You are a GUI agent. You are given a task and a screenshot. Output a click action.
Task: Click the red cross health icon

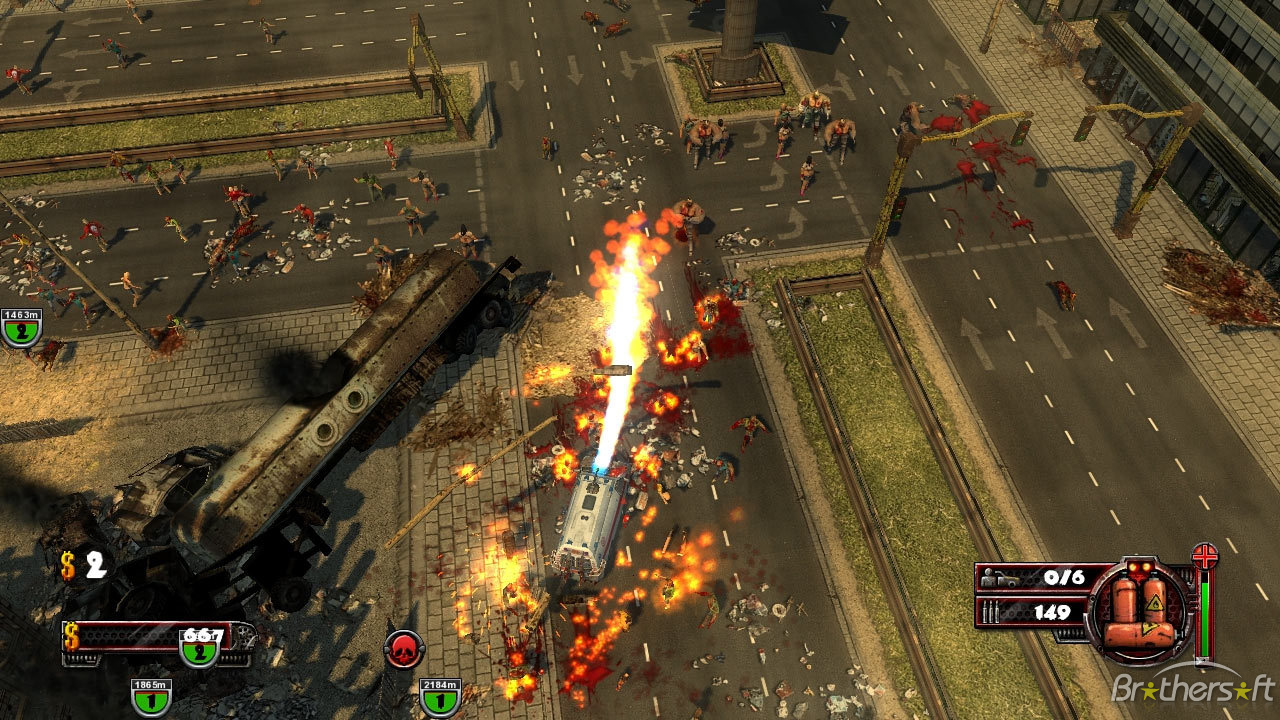pos(1205,556)
